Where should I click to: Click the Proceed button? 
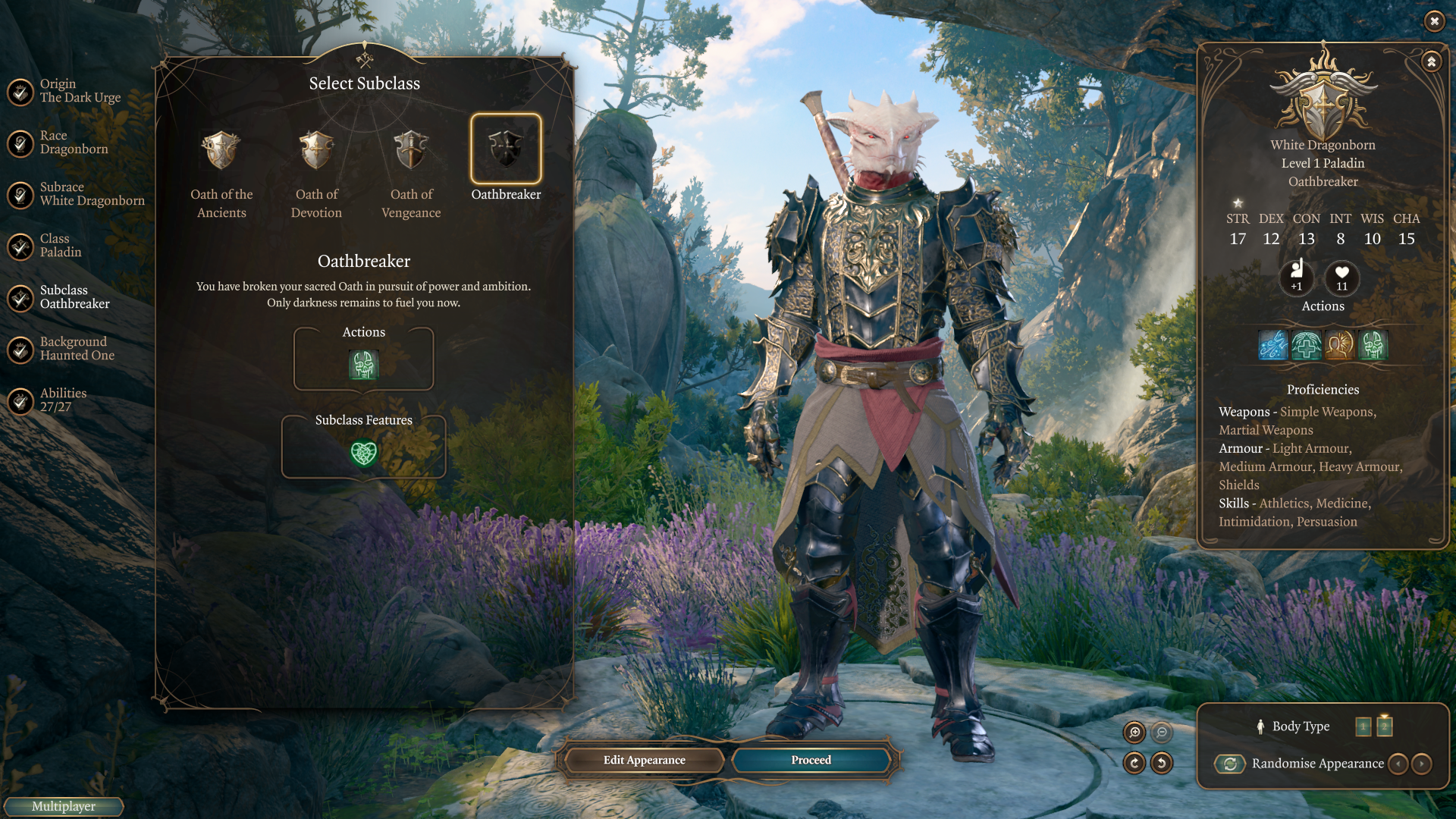coord(810,760)
